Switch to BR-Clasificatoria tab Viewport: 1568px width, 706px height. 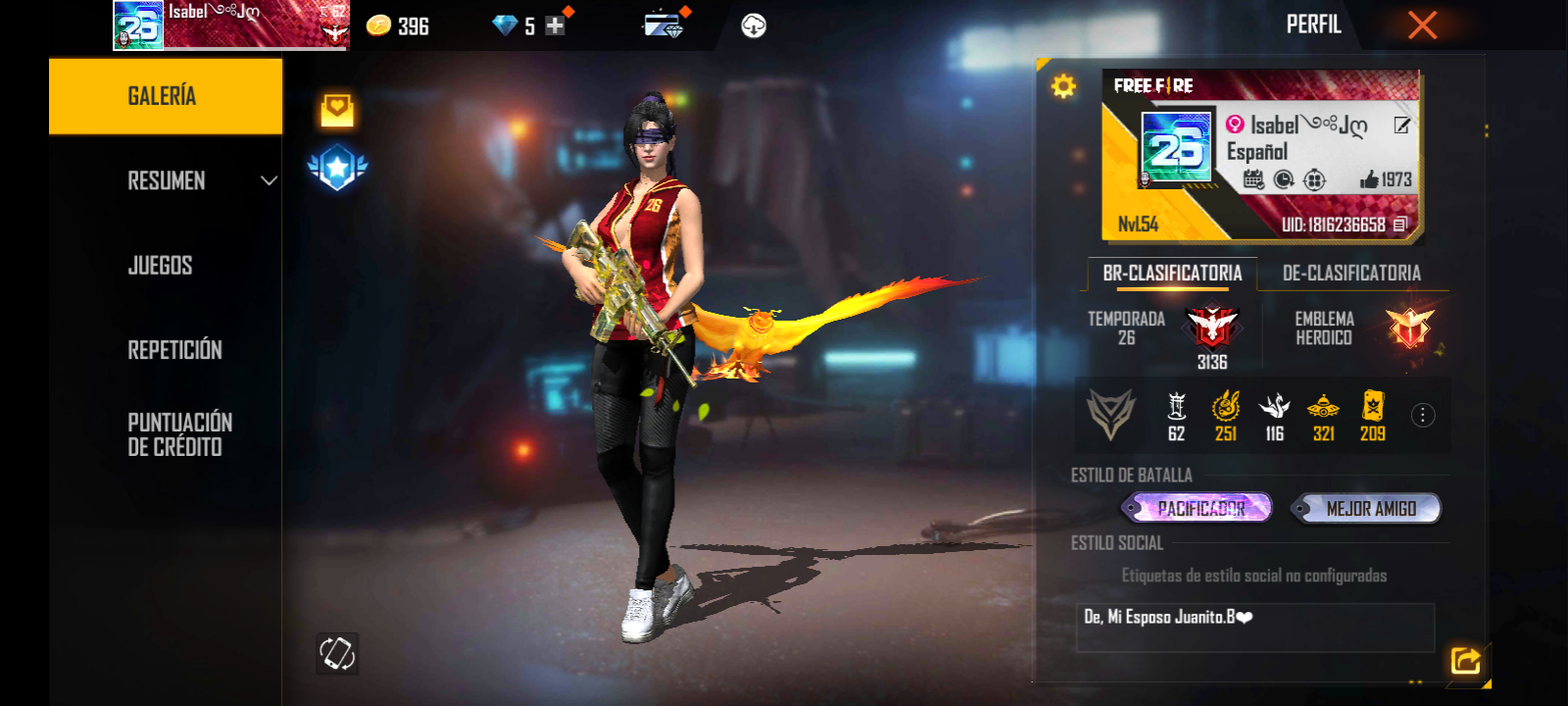(x=1172, y=274)
